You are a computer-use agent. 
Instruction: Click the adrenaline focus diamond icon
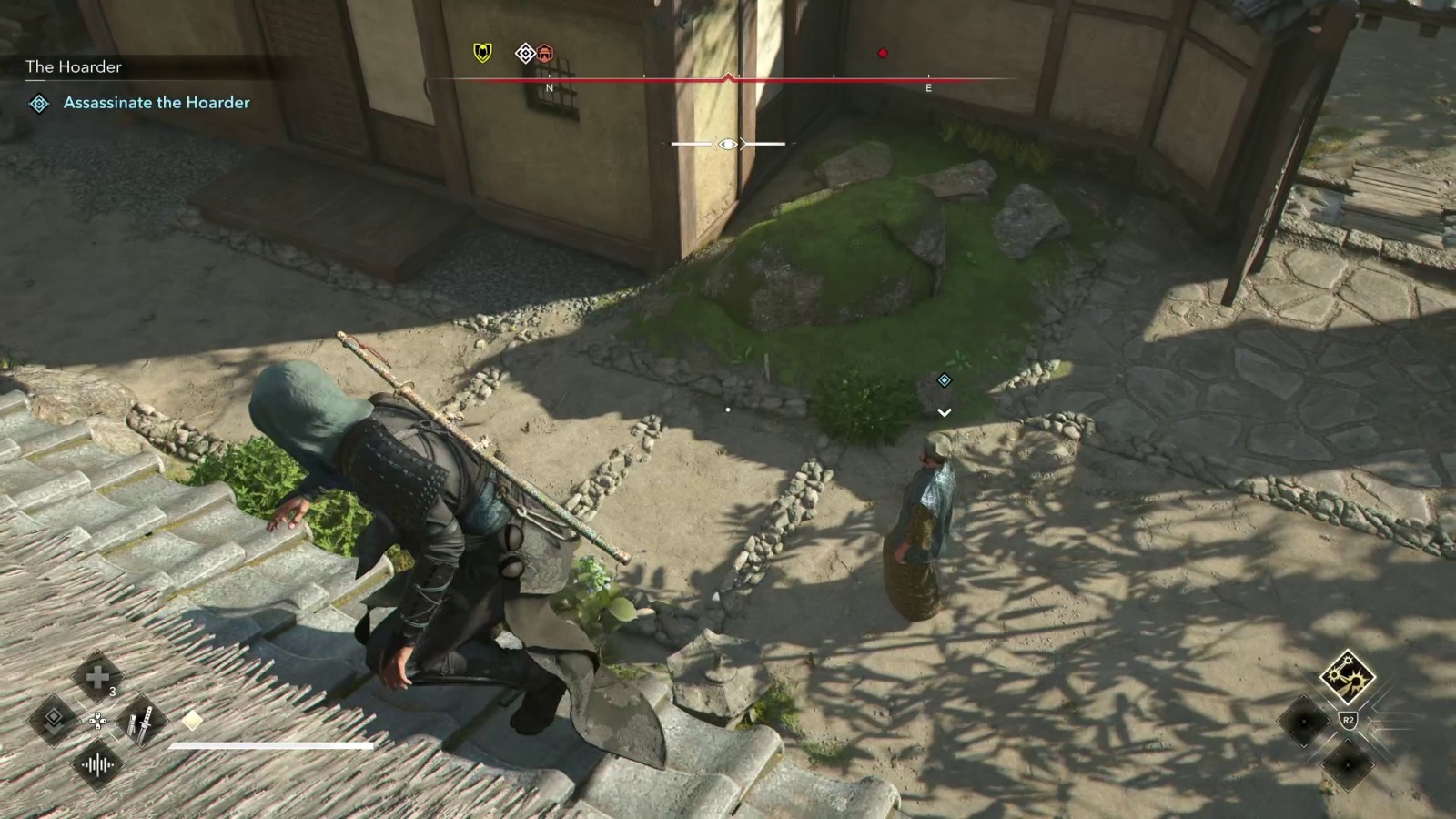click(x=55, y=722)
